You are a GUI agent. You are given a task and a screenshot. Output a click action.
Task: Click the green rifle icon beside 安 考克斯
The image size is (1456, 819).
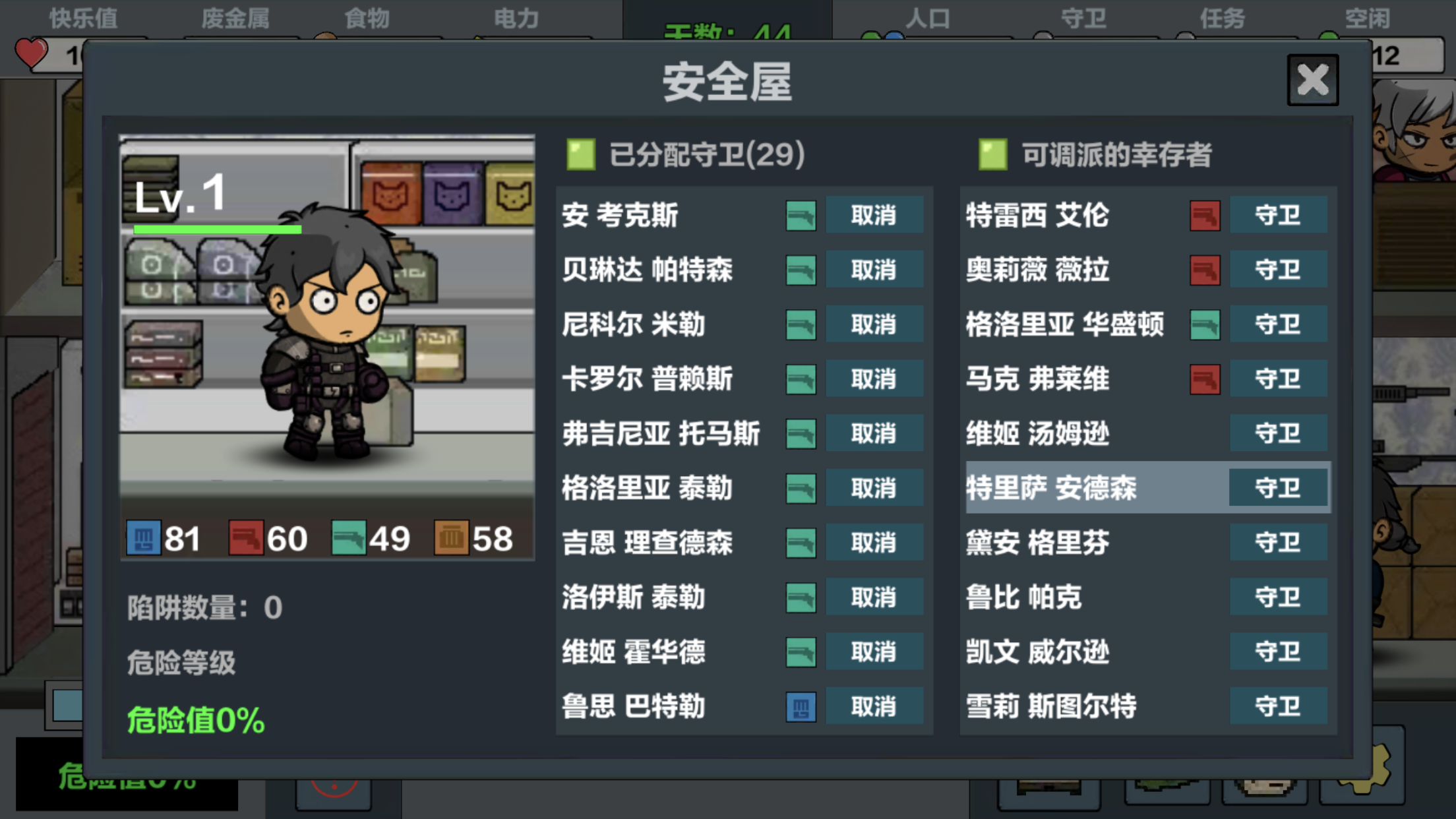(801, 215)
